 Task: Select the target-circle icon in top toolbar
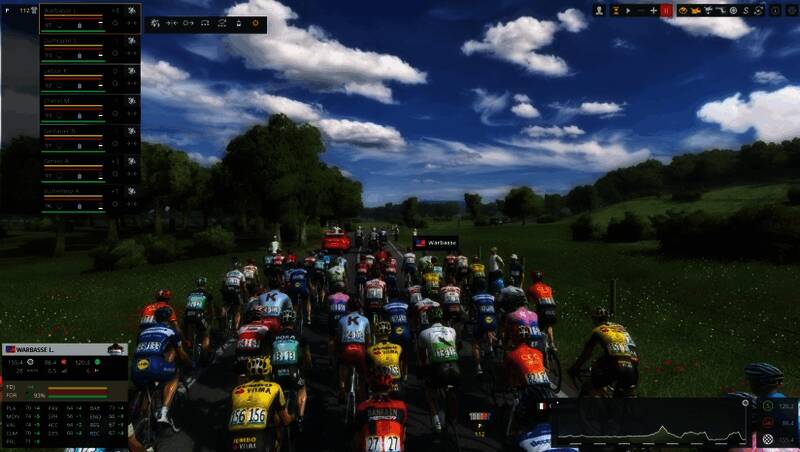click(733, 10)
